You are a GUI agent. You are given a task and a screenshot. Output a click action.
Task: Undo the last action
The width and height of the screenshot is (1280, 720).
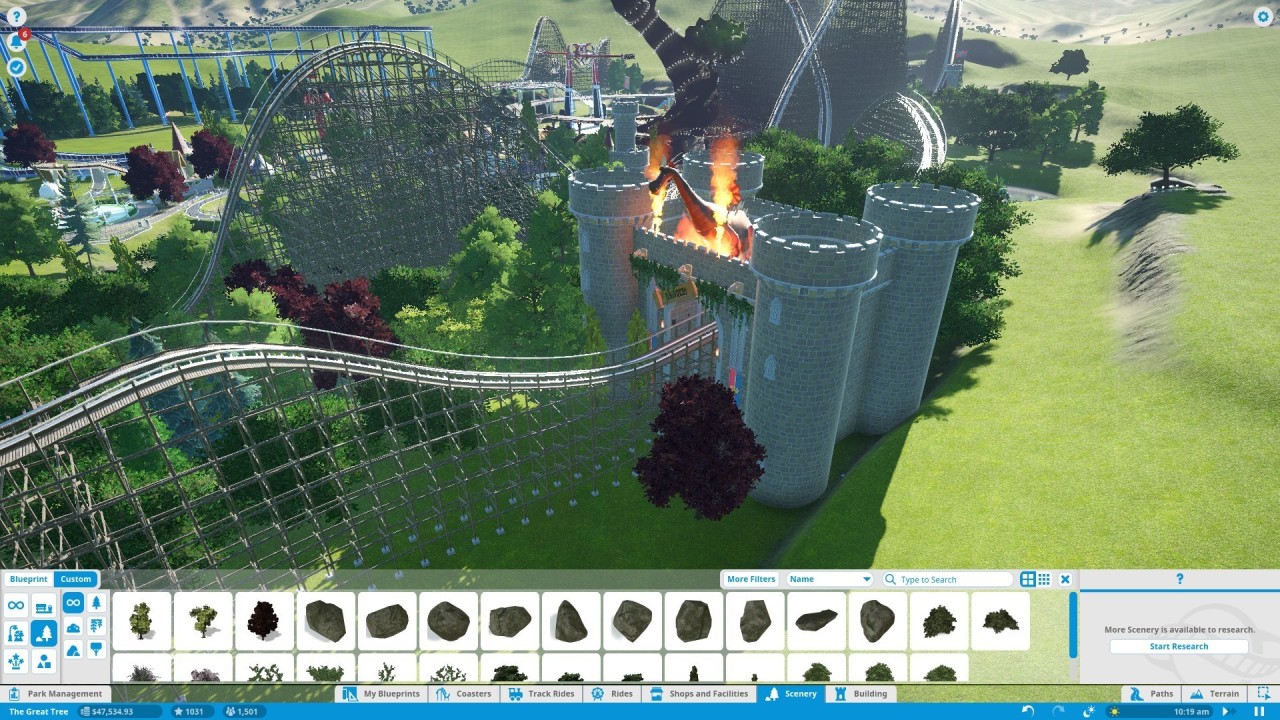point(1027,711)
